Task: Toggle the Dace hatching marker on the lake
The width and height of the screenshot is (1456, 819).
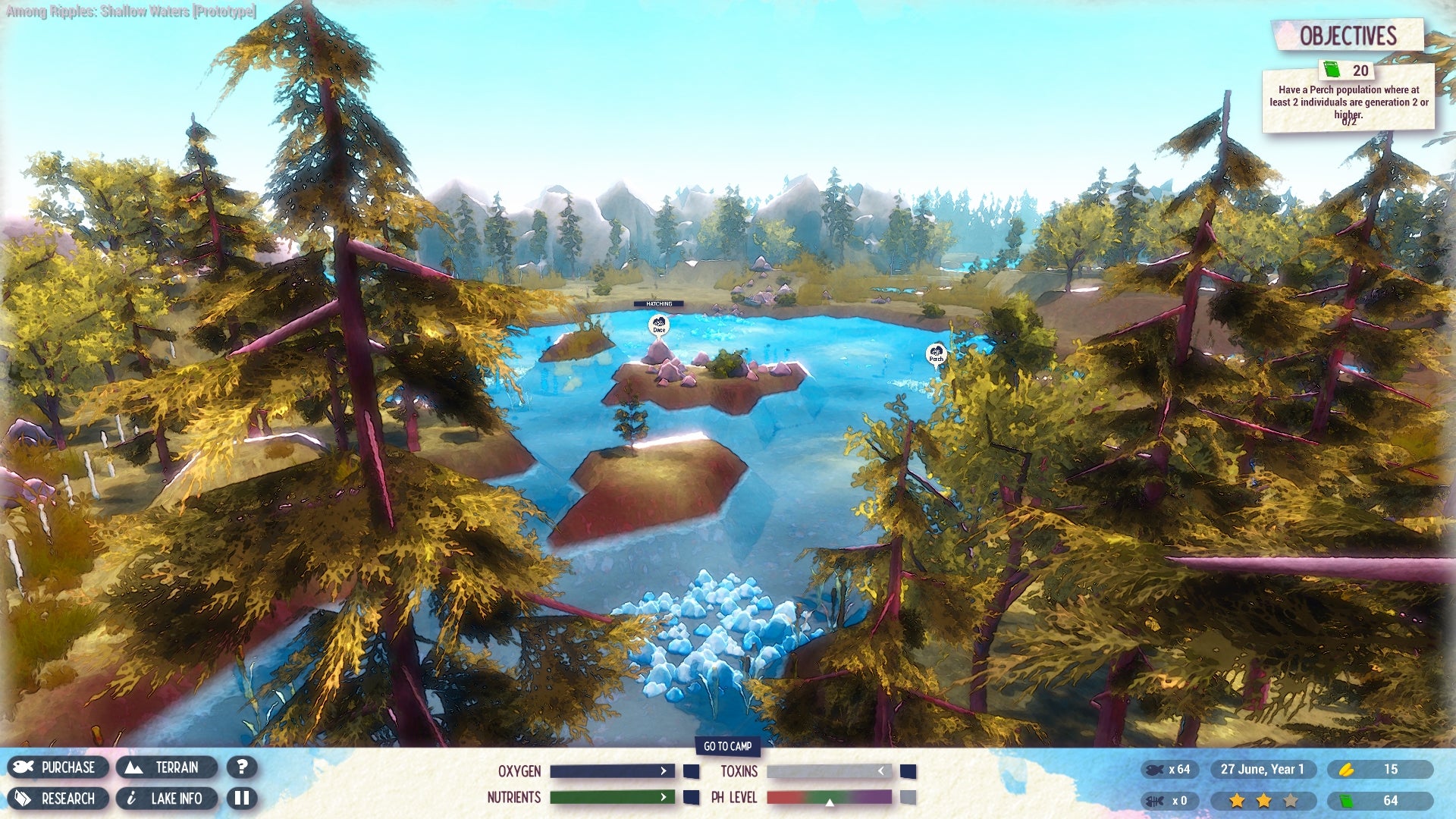Action: pyautogui.click(x=658, y=325)
